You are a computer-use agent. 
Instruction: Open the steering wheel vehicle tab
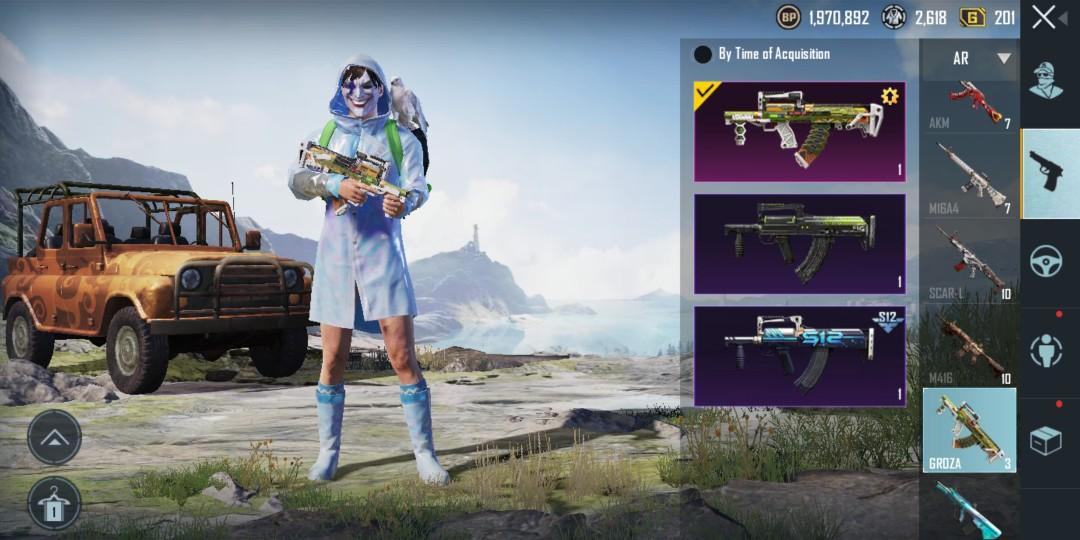(1048, 262)
